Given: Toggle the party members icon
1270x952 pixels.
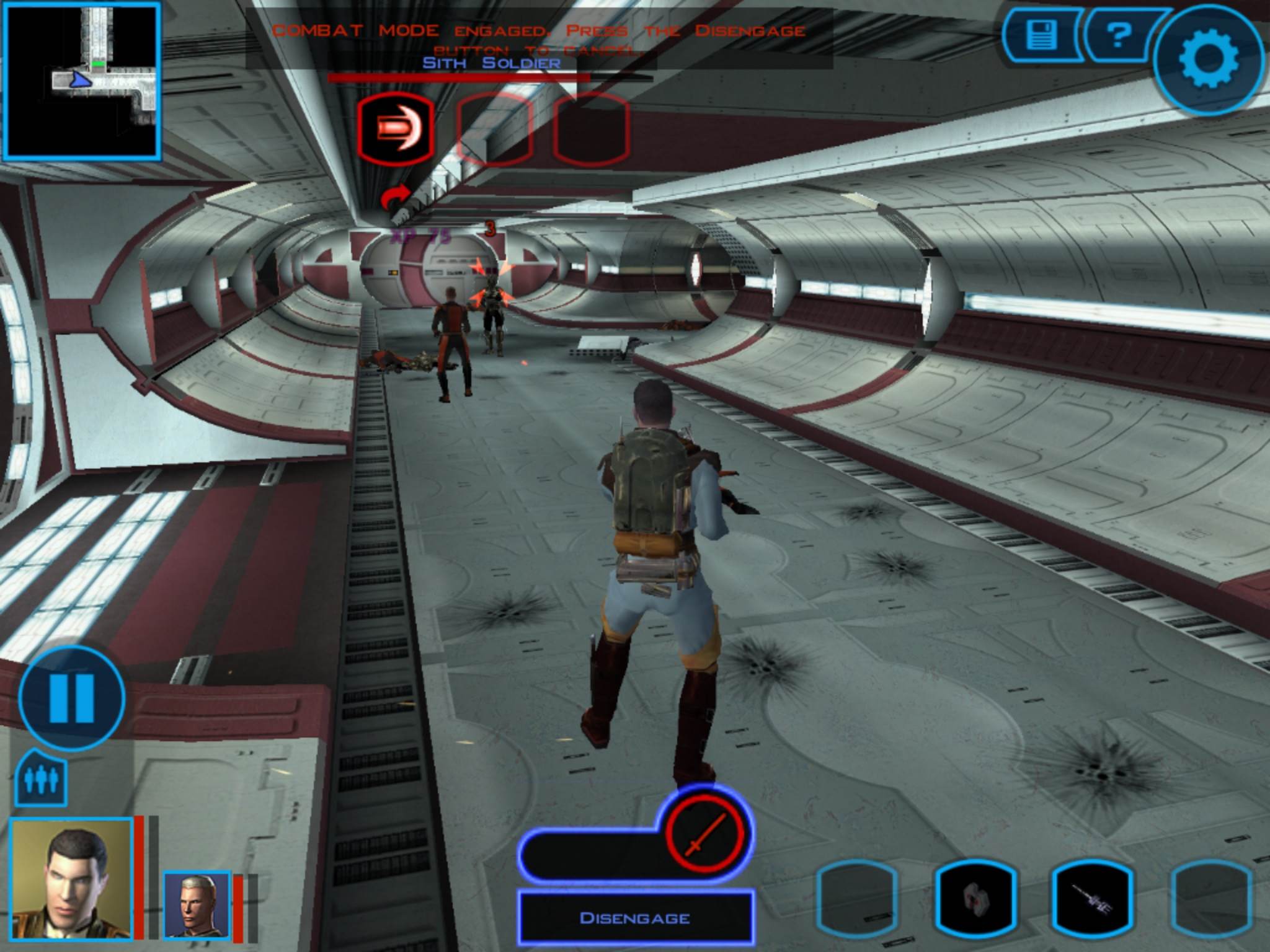Looking at the screenshot, I should pos(41,779).
